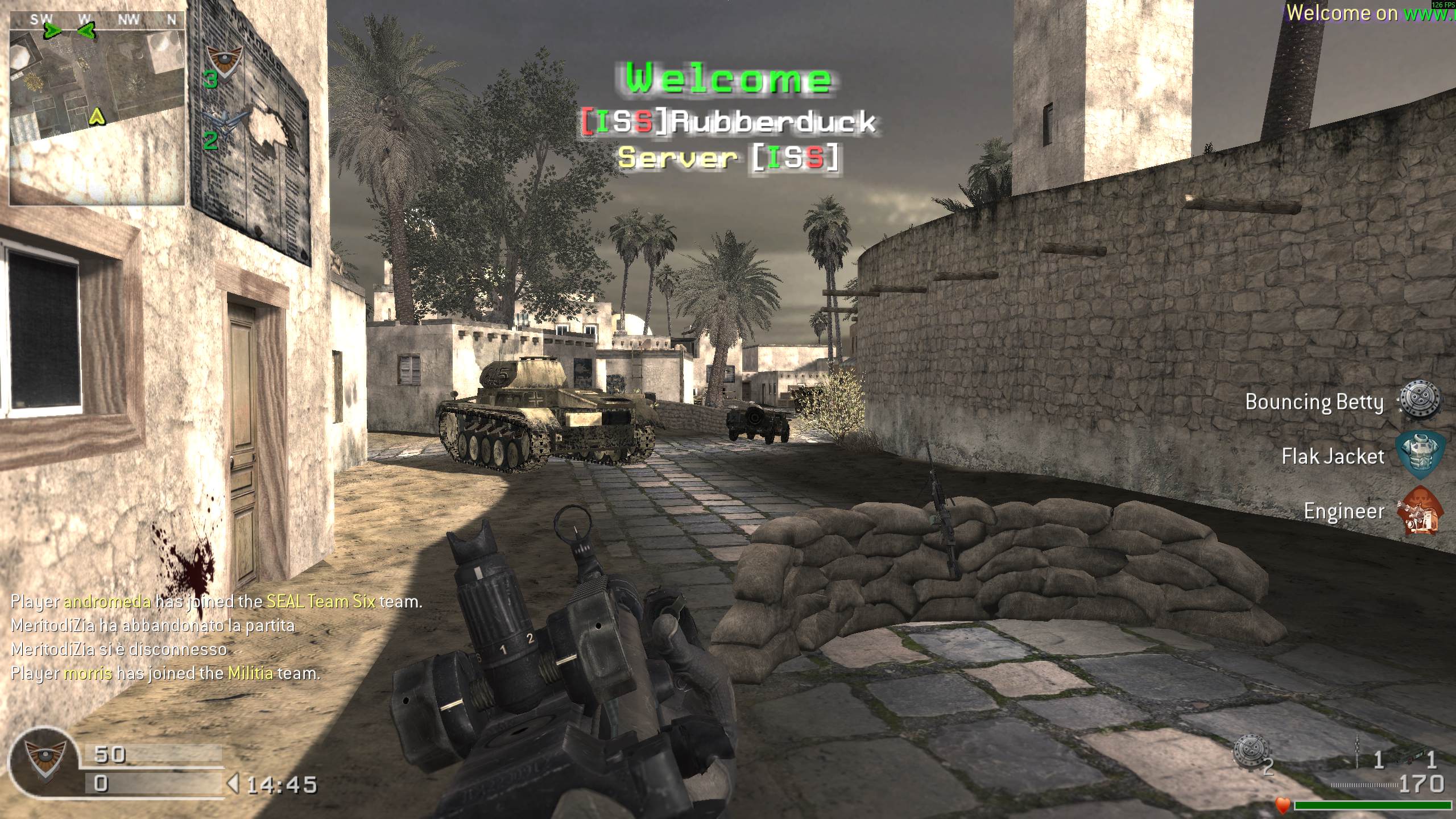Click the team rank emblem beside the score bars

[x=44, y=760]
